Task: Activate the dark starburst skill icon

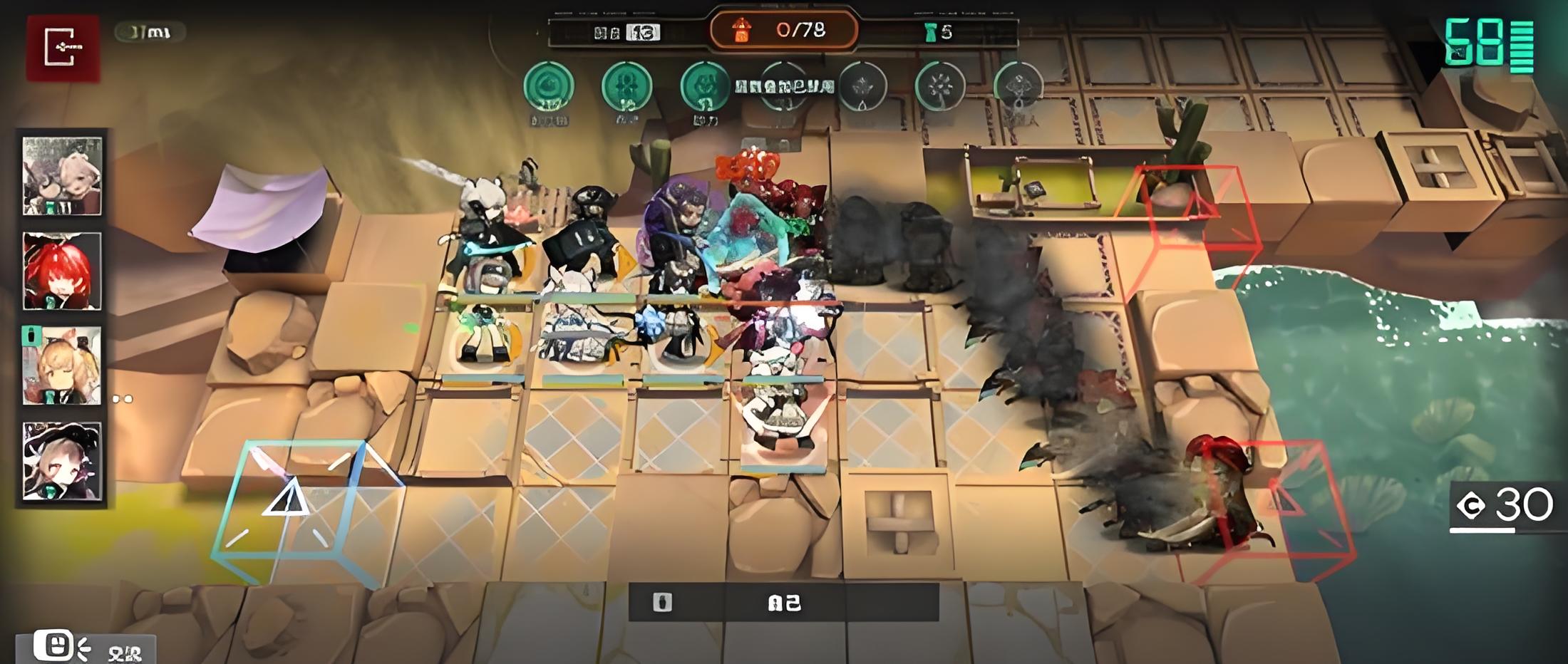Action: (x=939, y=87)
